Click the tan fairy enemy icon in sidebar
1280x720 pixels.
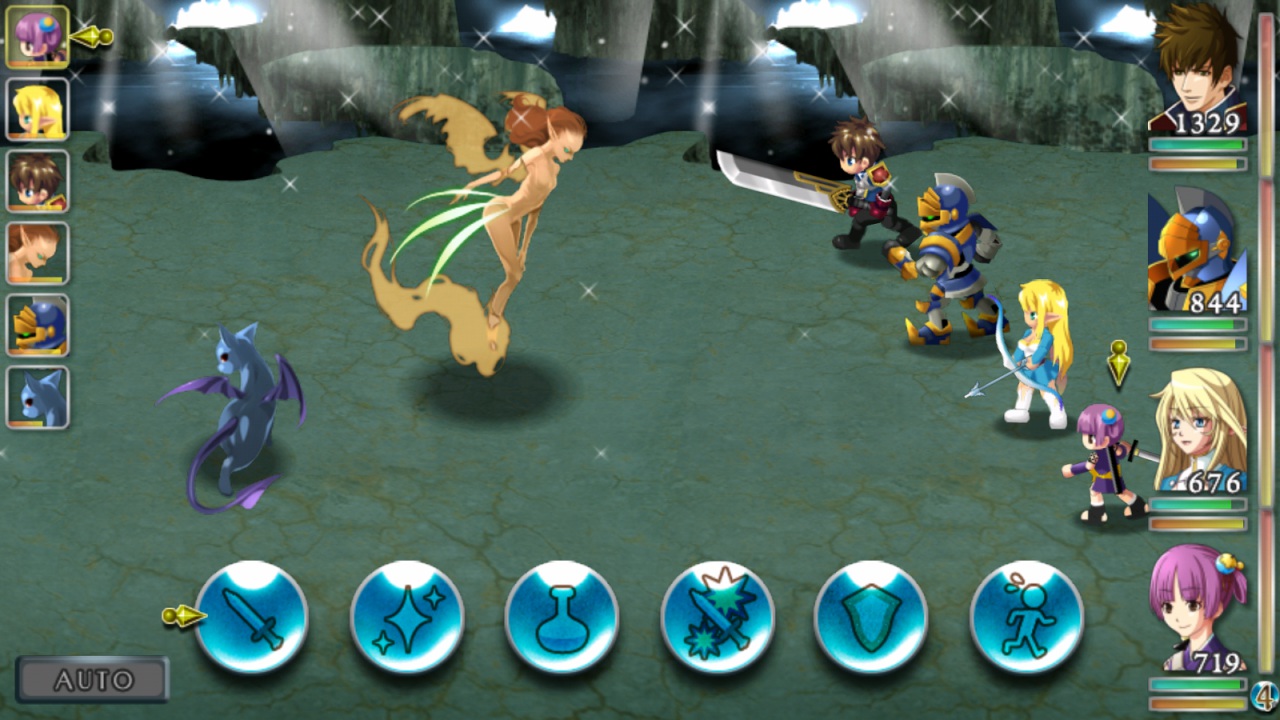tap(36, 252)
